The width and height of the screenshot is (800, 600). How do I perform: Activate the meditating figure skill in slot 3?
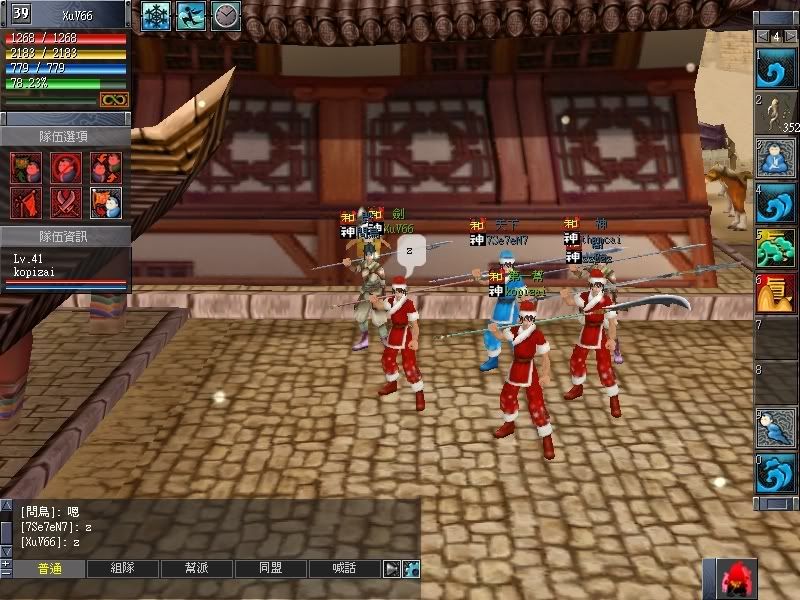point(776,157)
